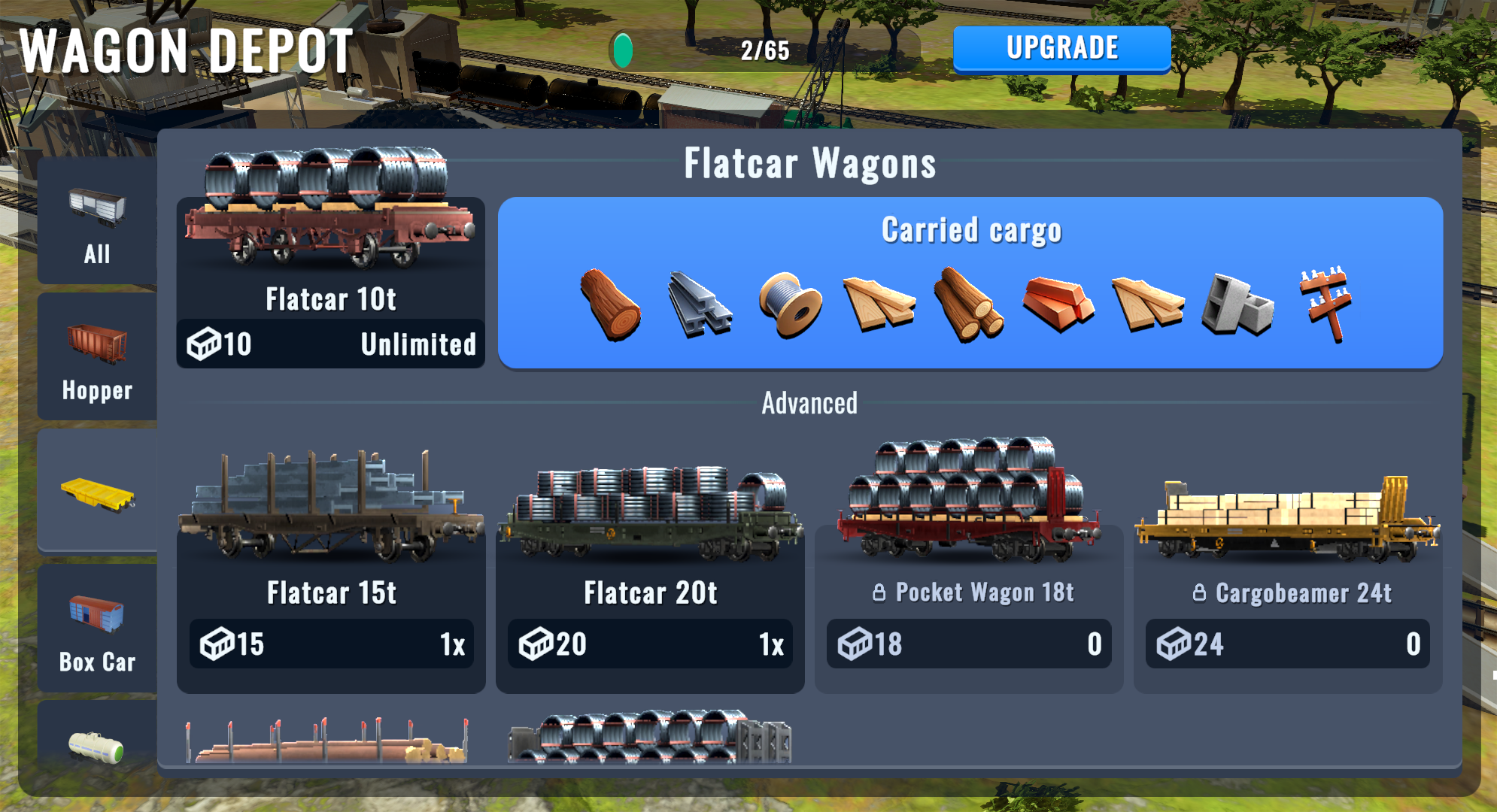Select the stacked logs cargo icon
1497x812 pixels.
pyautogui.click(x=968, y=304)
